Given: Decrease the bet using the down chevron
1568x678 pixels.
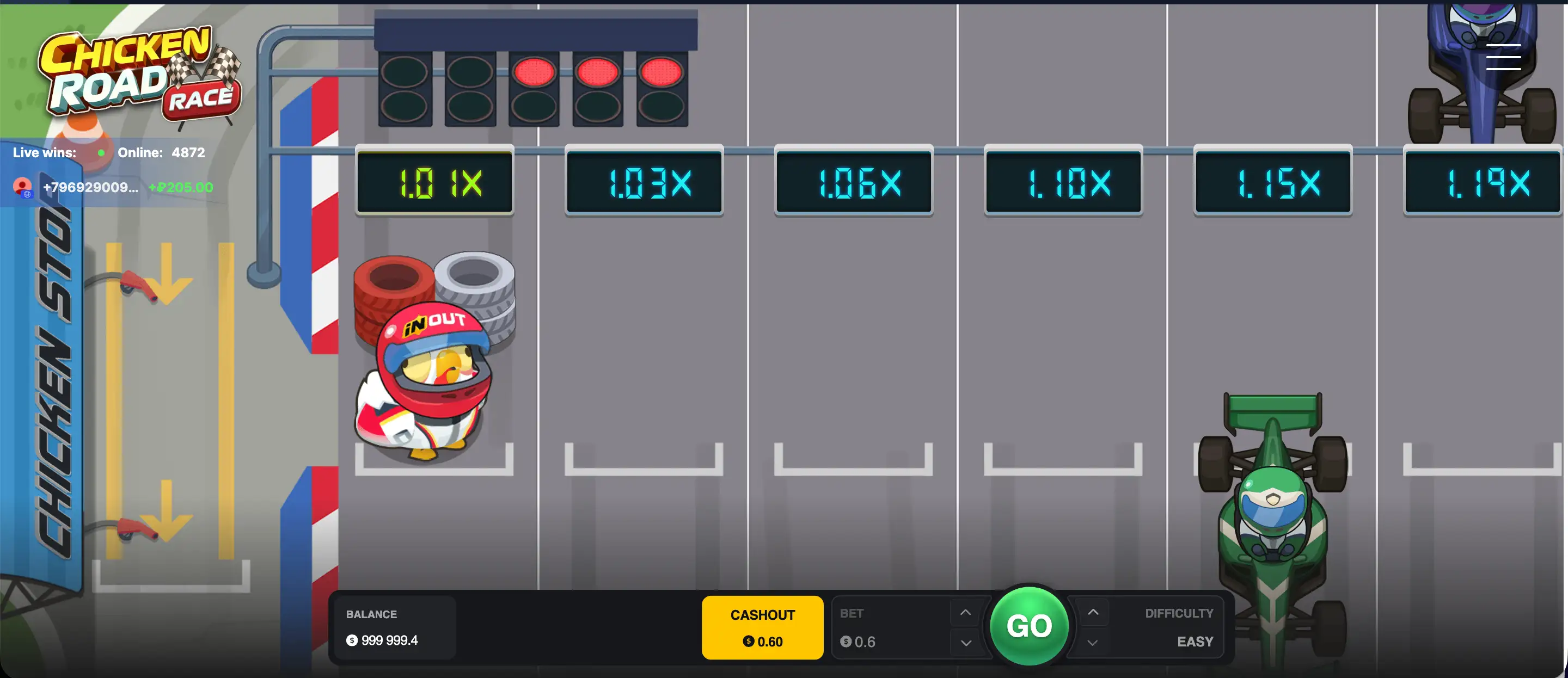Looking at the screenshot, I should click(965, 643).
